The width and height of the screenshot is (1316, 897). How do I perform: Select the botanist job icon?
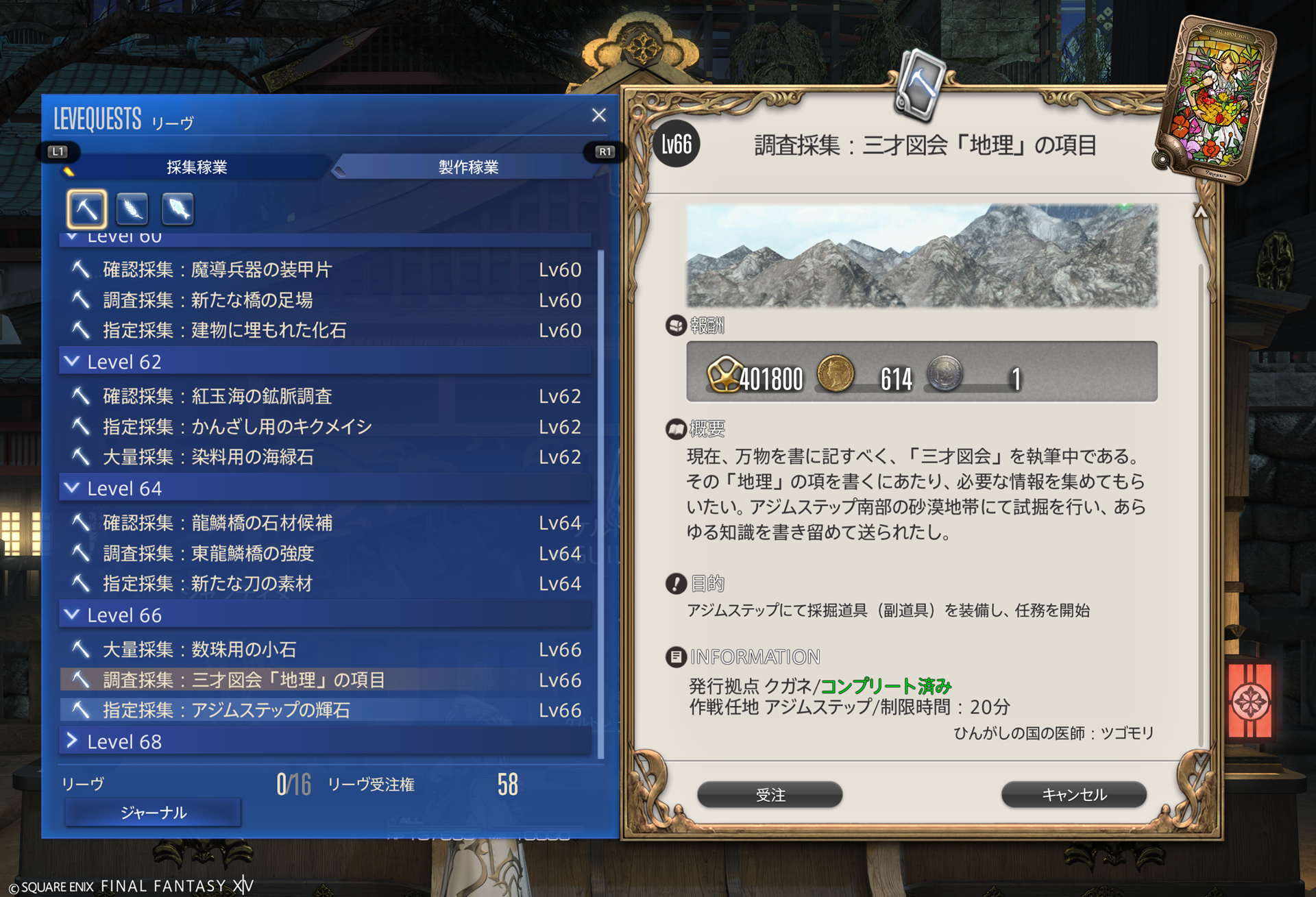(x=132, y=208)
